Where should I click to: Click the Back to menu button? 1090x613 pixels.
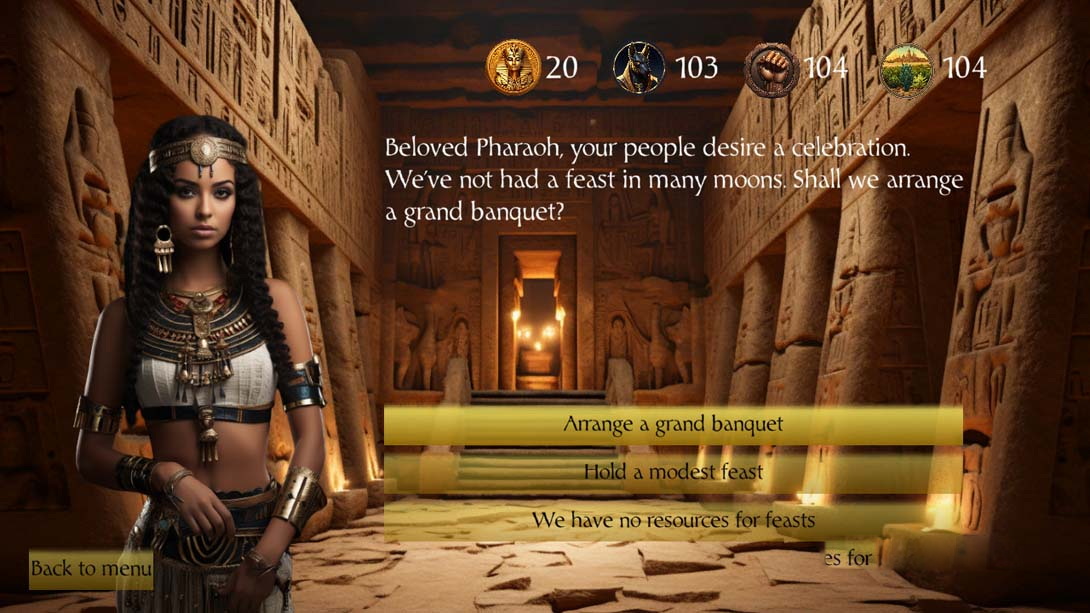[90, 569]
